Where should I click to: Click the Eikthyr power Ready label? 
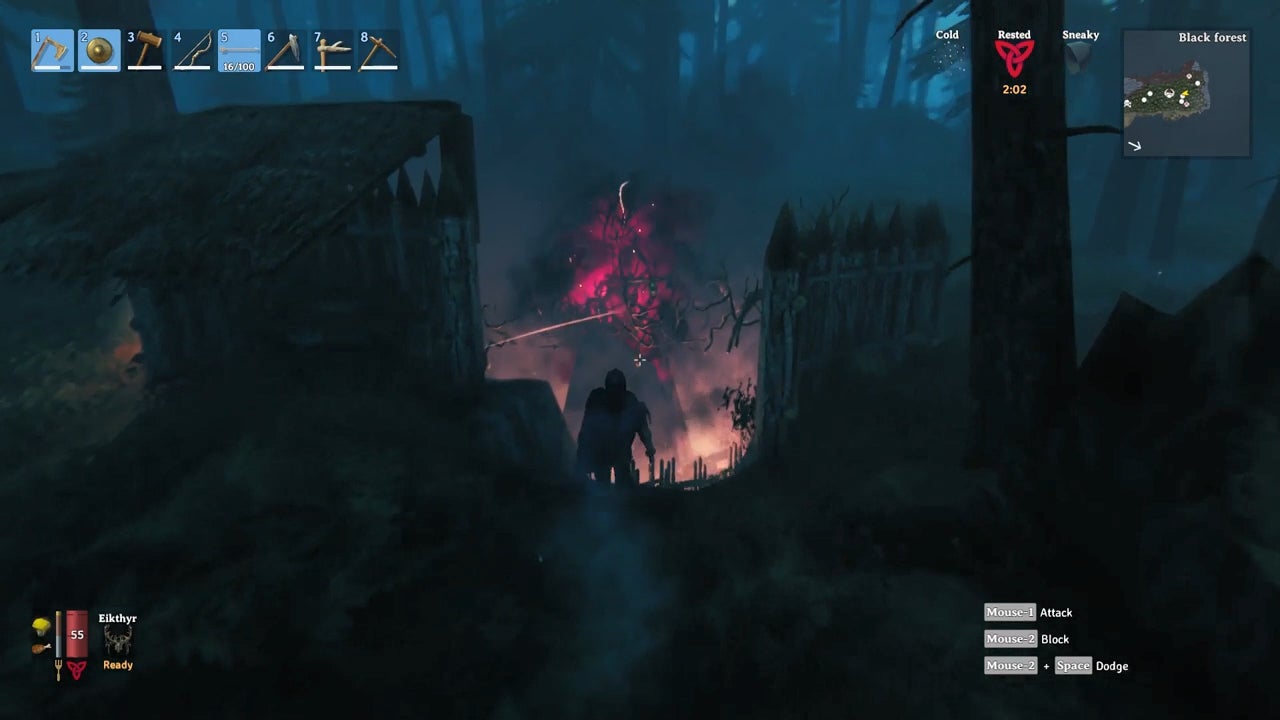pos(117,665)
